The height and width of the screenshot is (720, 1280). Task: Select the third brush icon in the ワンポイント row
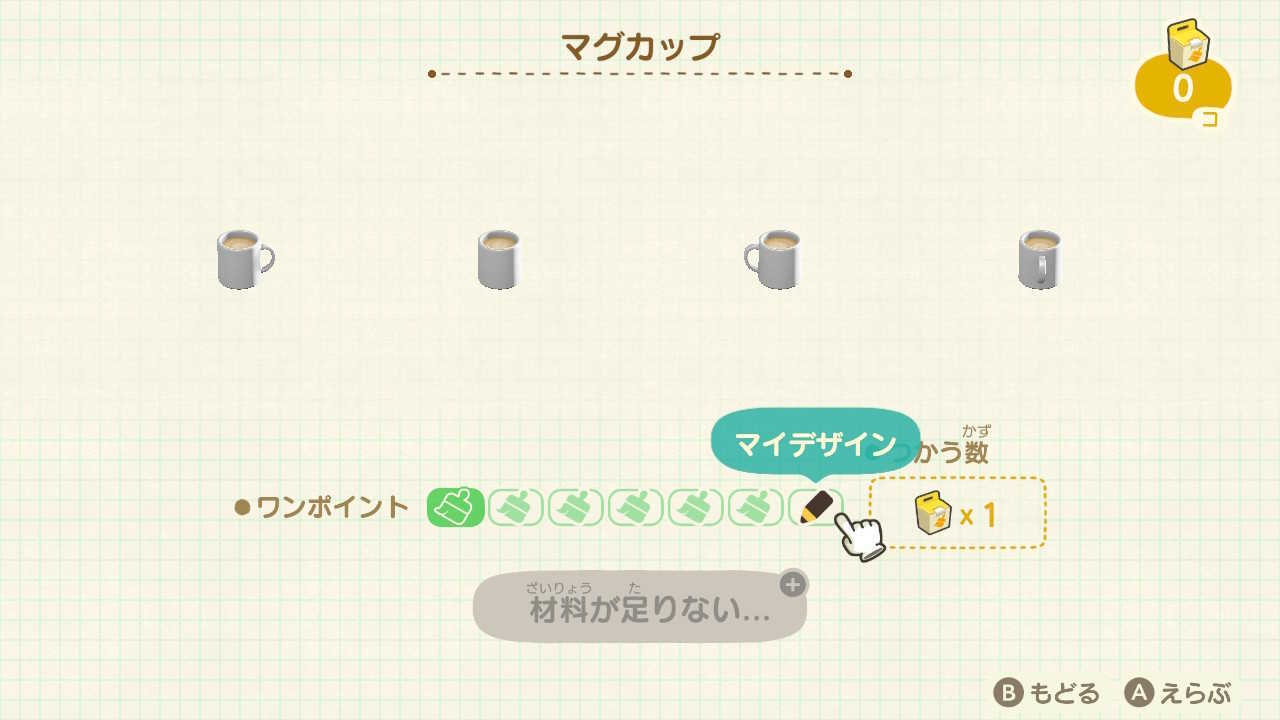[576, 508]
